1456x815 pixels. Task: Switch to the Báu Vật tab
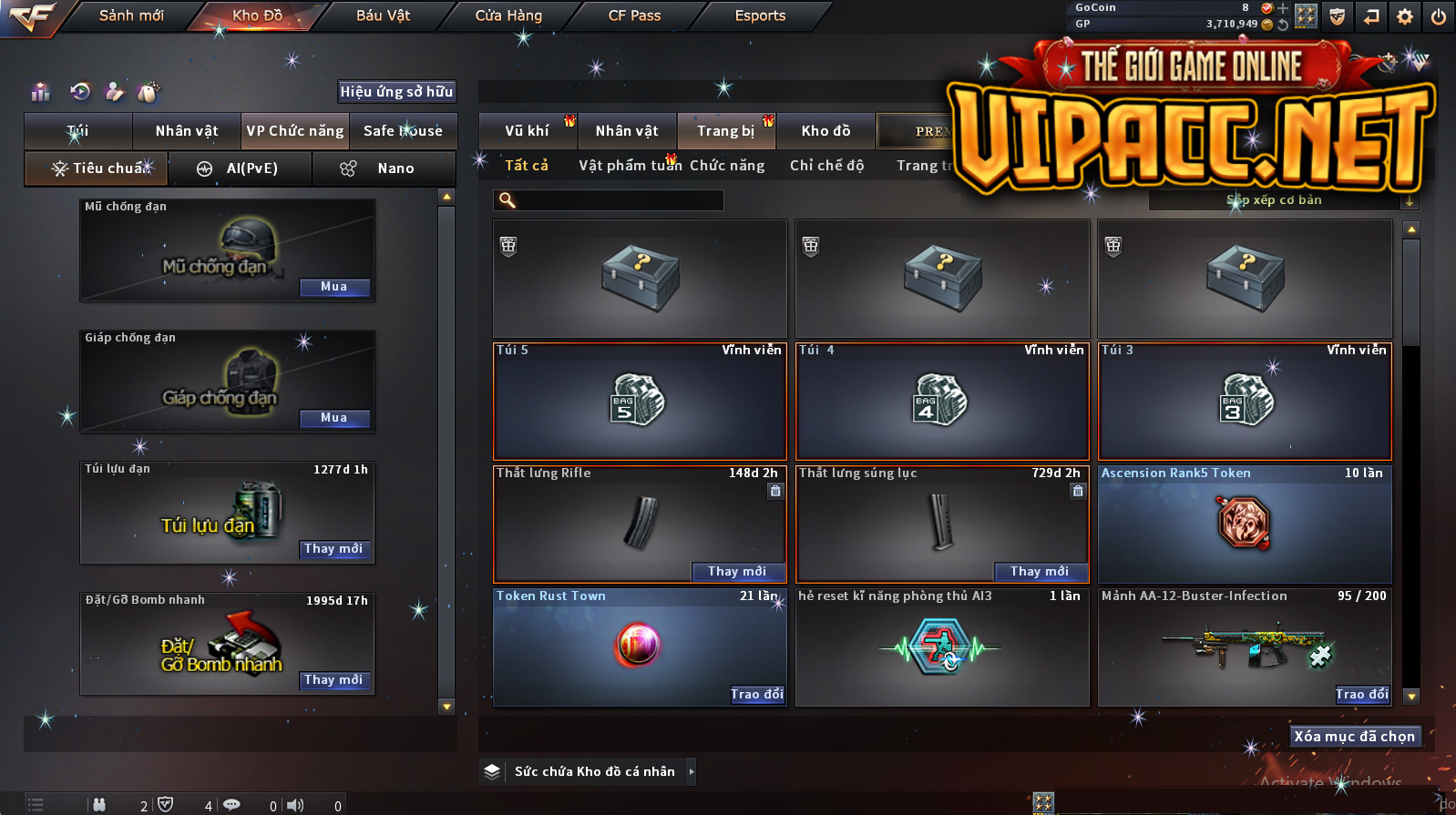click(383, 15)
